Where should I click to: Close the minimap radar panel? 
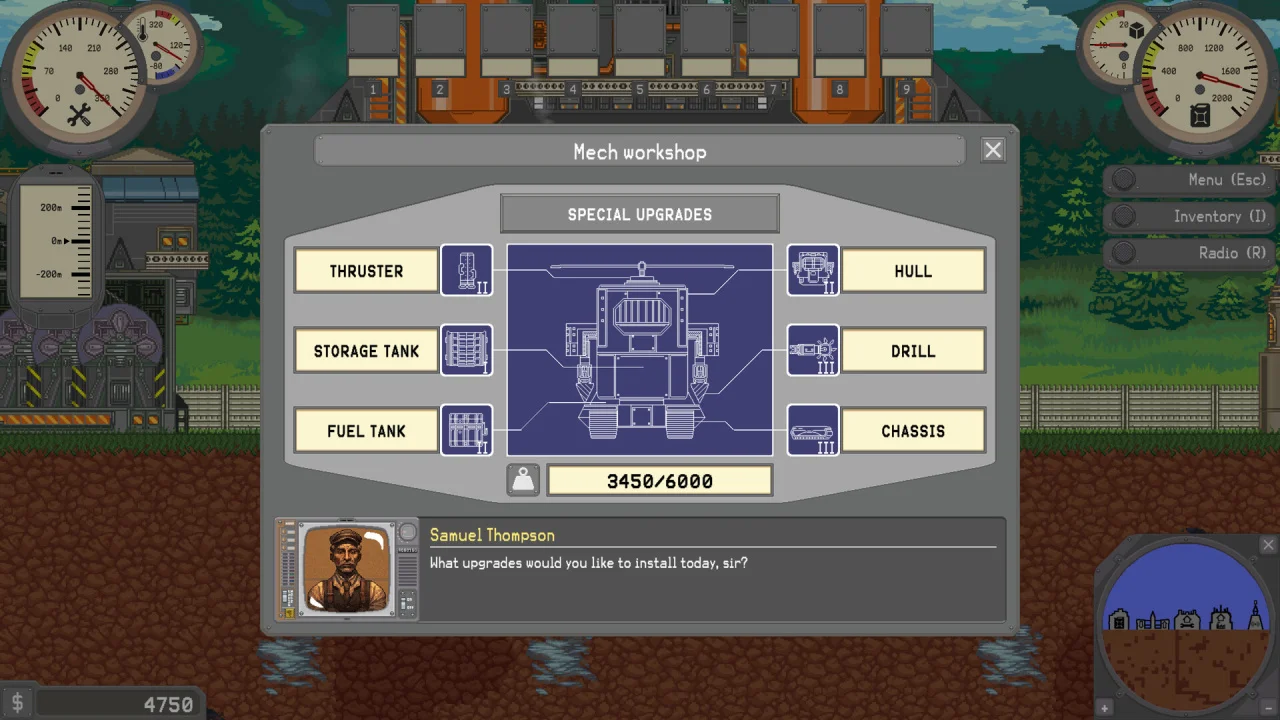click(1268, 545)
